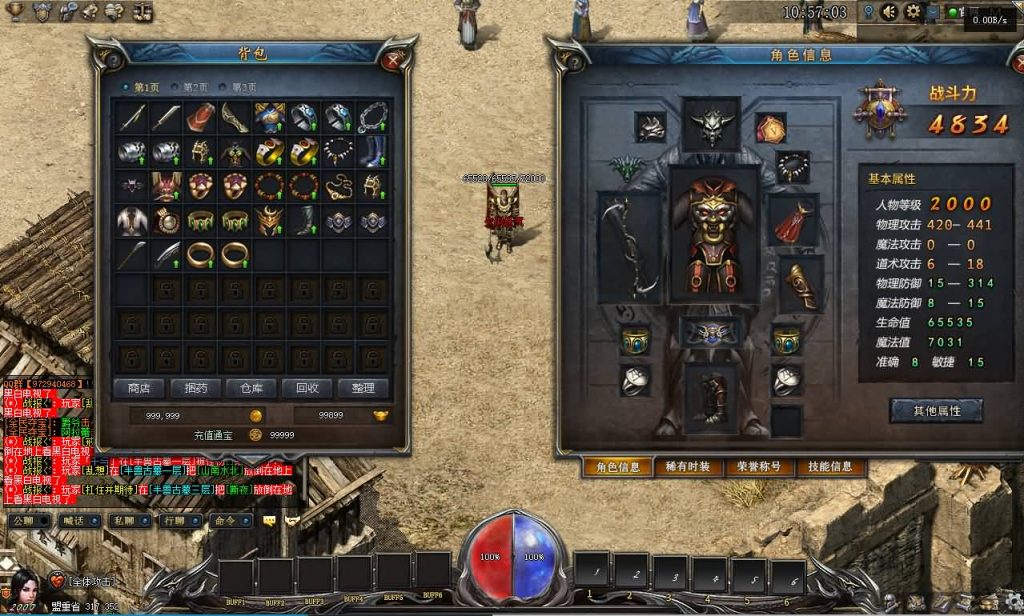Open the 商店 shop from the bag
This screenshot has width=1024, height=616.
[139, 388]
